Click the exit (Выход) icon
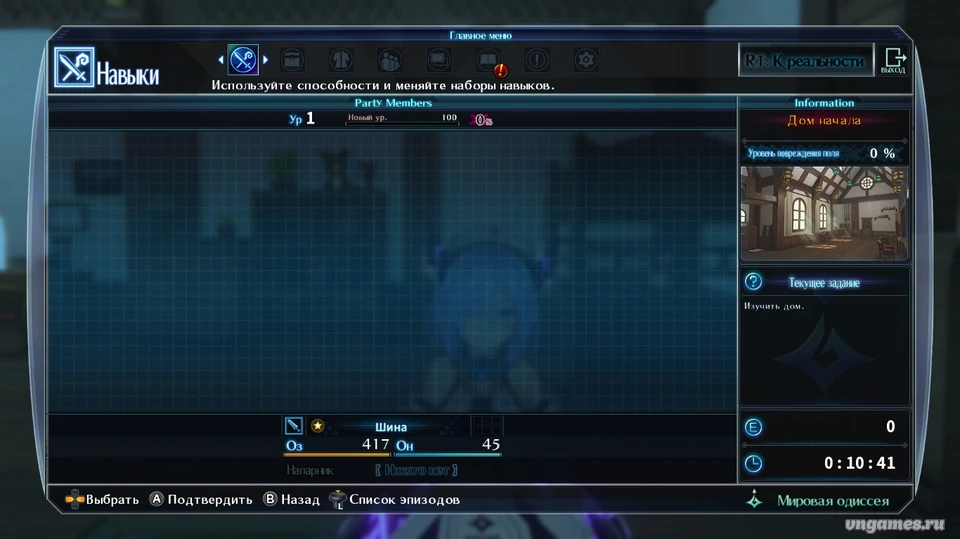The height and width of the screenshot is (539, 960). point(893,61)
